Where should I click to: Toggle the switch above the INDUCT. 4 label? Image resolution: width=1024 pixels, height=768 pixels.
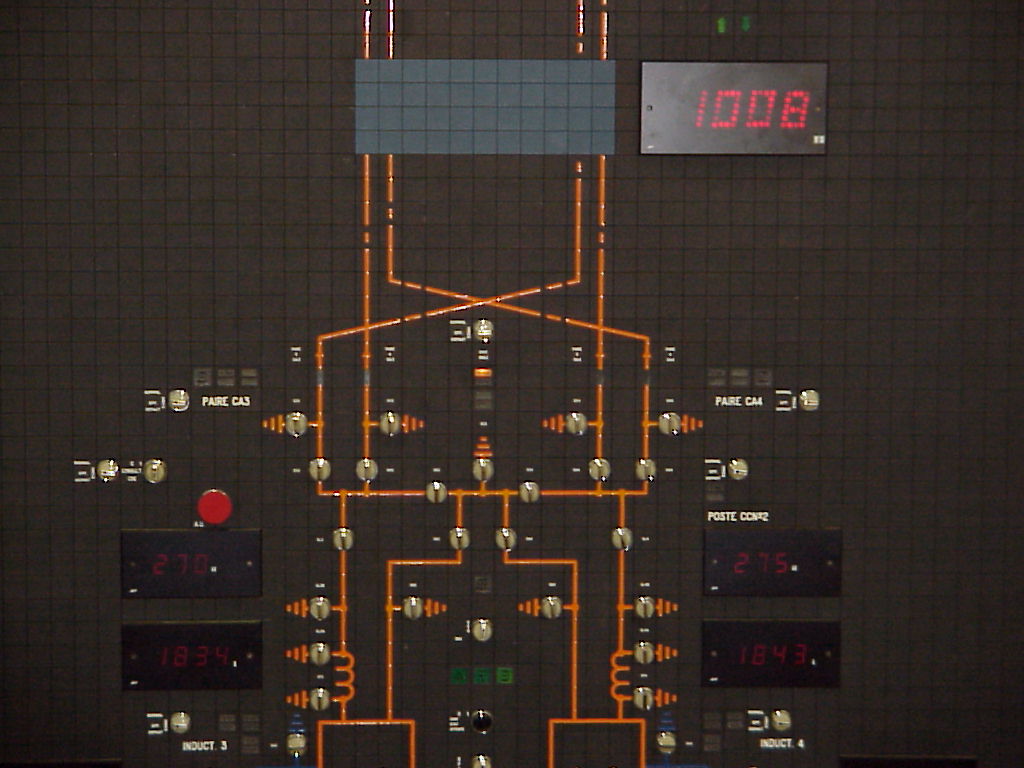(x=781, y=721)
